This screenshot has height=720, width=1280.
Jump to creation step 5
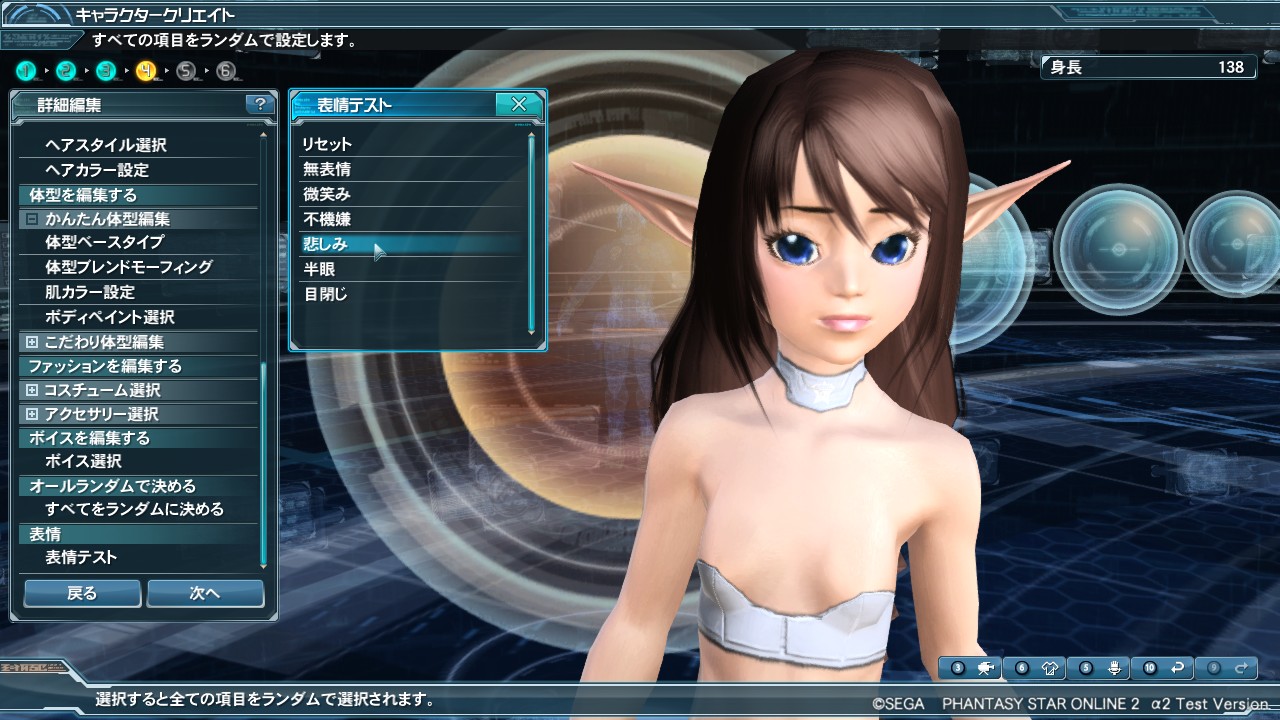coord(186,71)
